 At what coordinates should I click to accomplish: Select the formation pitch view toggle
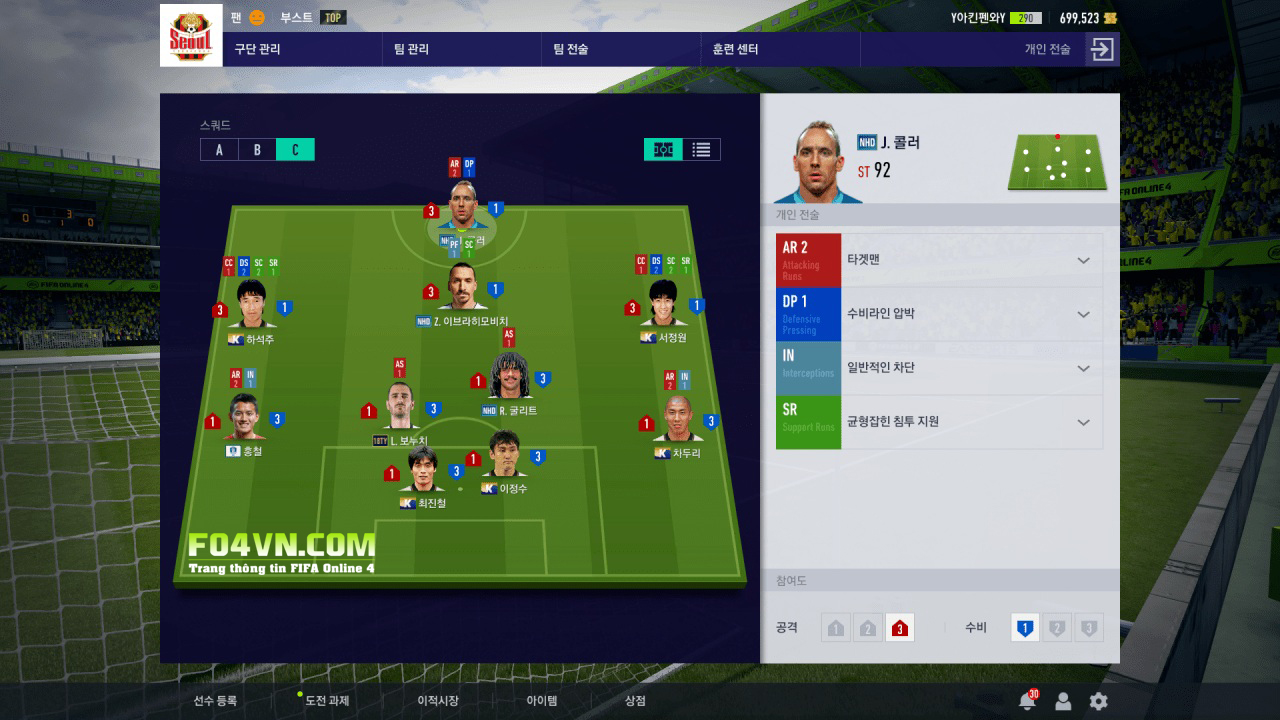(663, 150)
